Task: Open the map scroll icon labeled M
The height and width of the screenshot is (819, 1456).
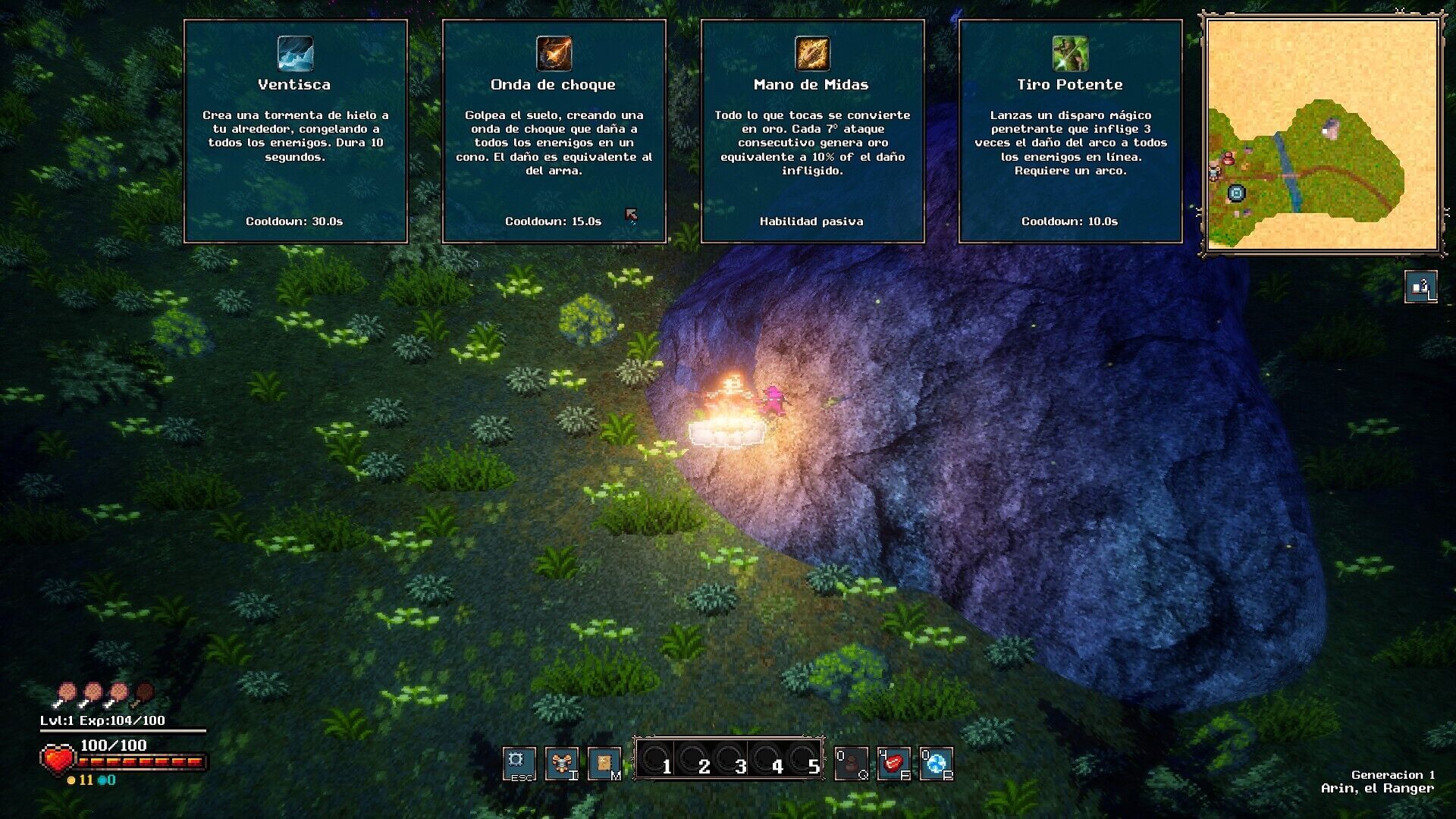Action: [604, 763]
